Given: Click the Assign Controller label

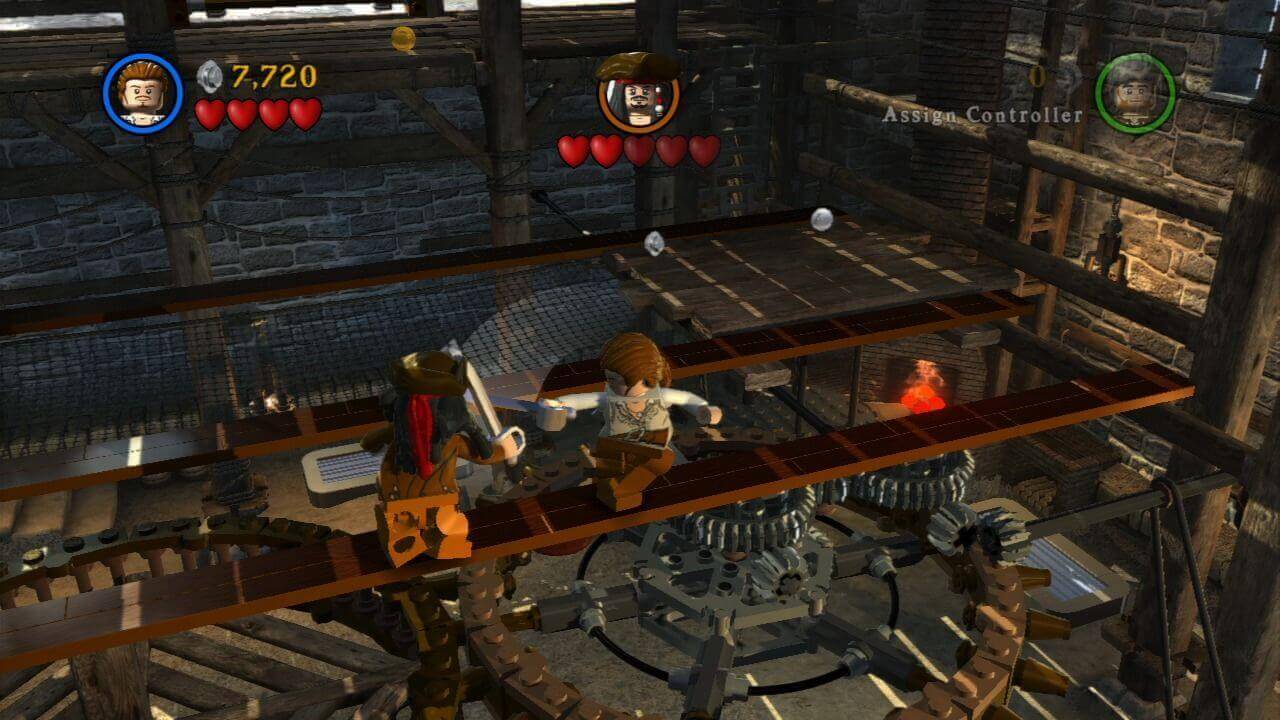Looking at the screenshot, I should (982, 115).
